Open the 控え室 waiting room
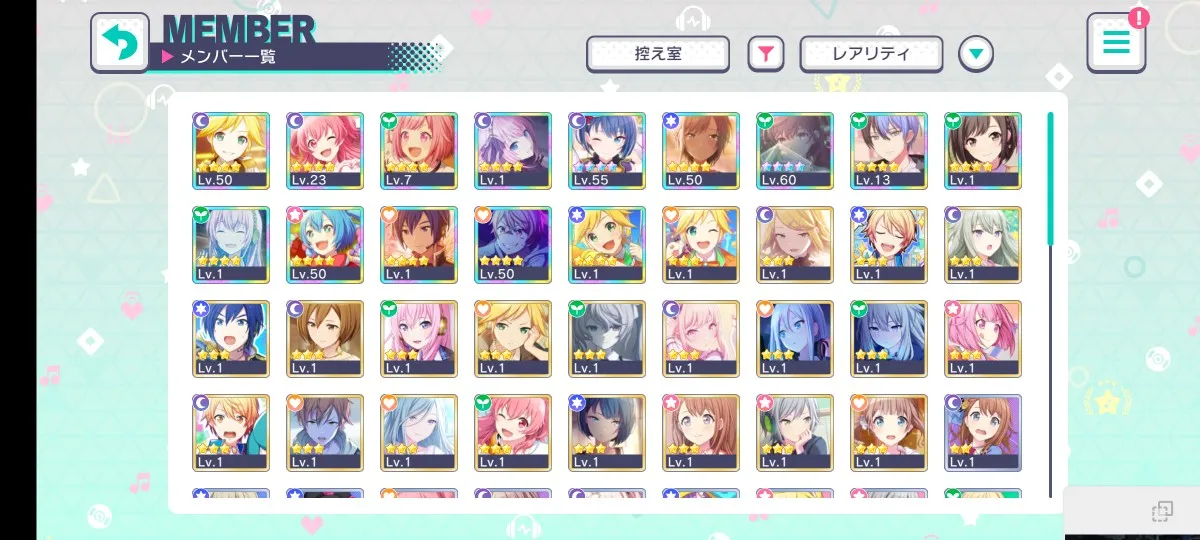The height and width of the screenshot is (540, 1200). pyautogui.click(x=657, y=54)
